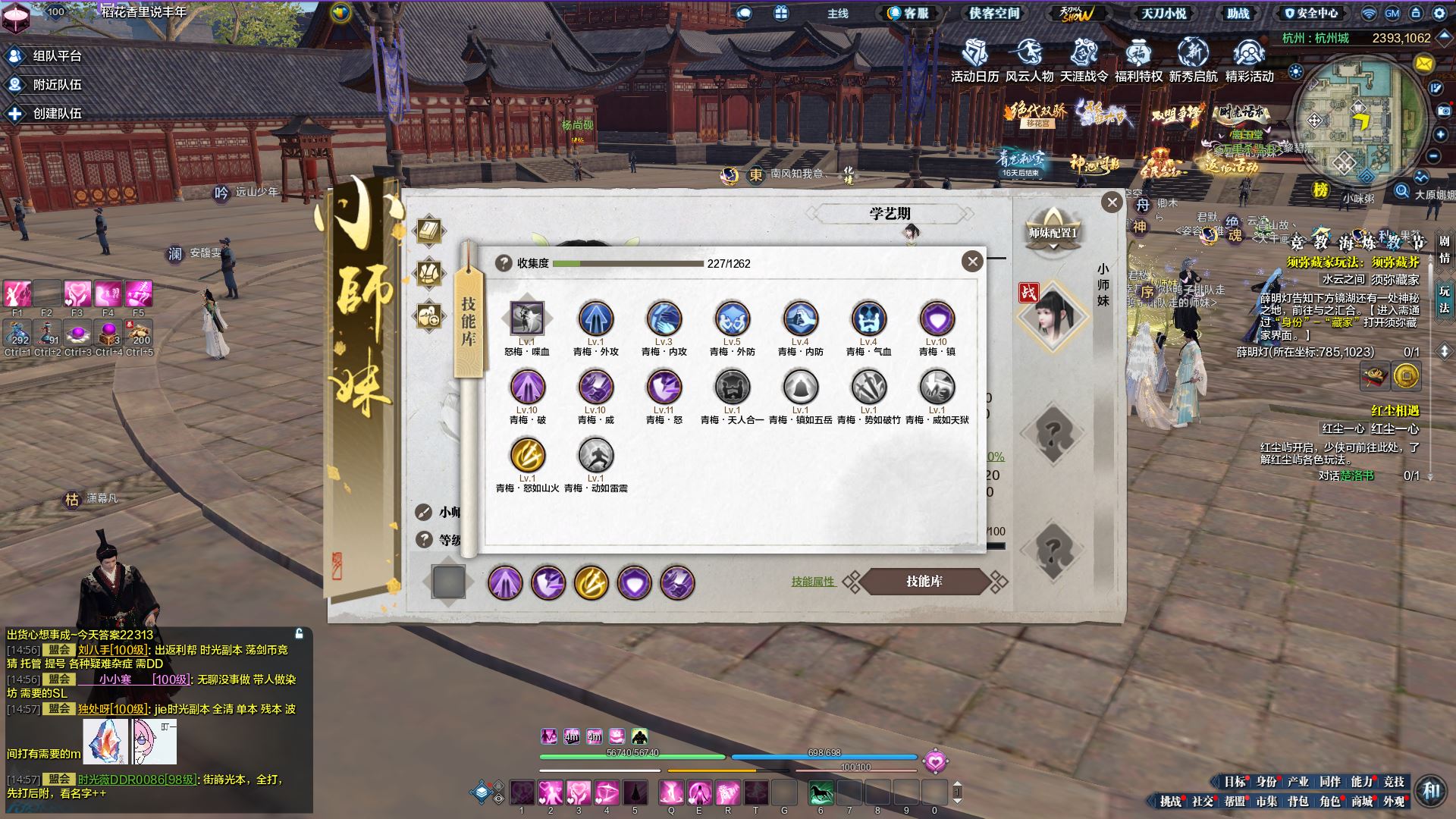Click the 技能库 button
Image resolution: width=1456 pixels, height=819 pixels.
(924, 582)
